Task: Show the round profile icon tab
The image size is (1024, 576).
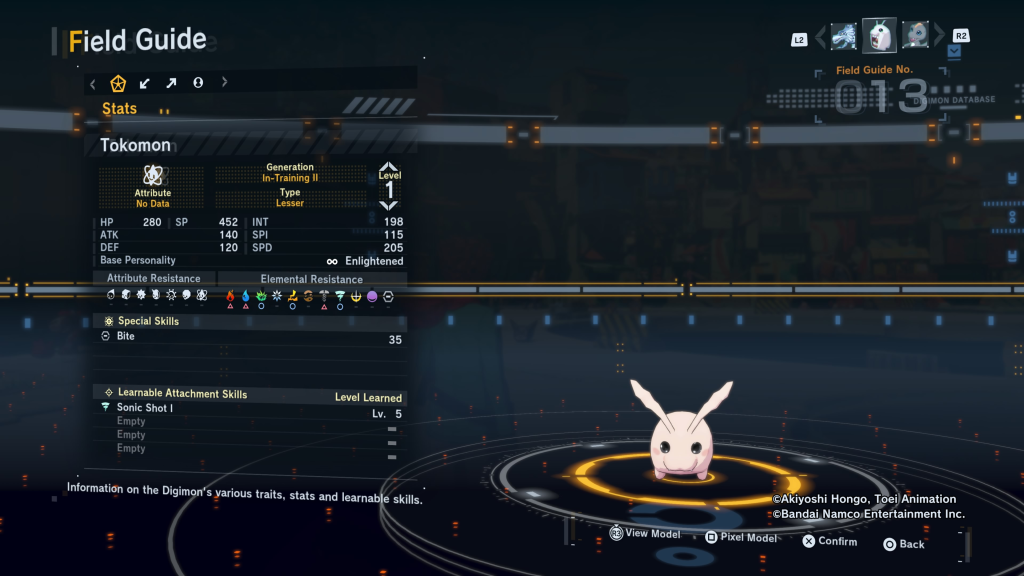Action: point(198,83)
